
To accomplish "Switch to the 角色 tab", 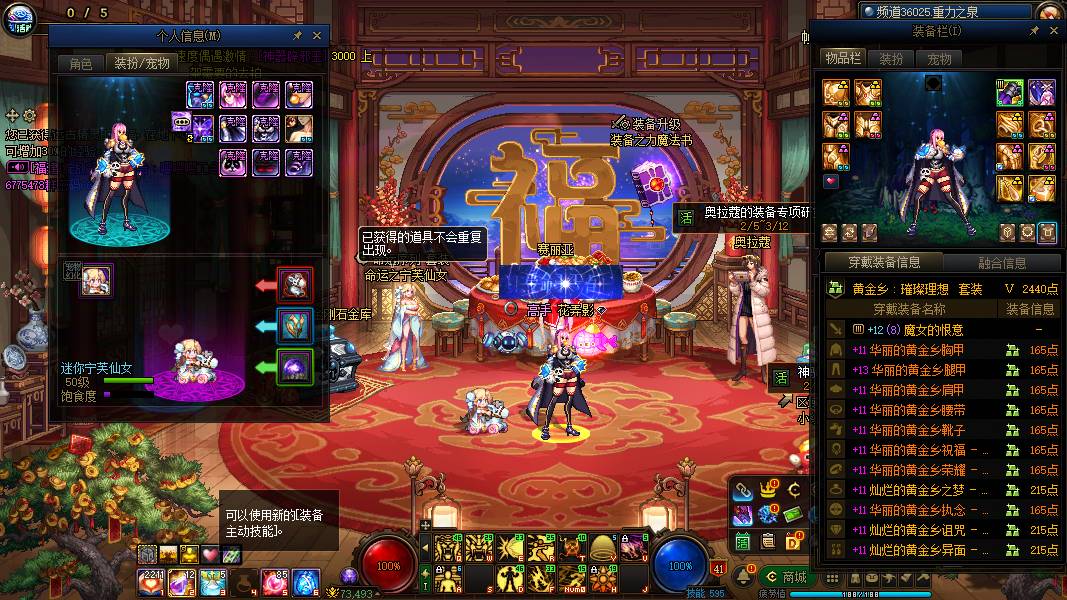I will pos(80,63).
